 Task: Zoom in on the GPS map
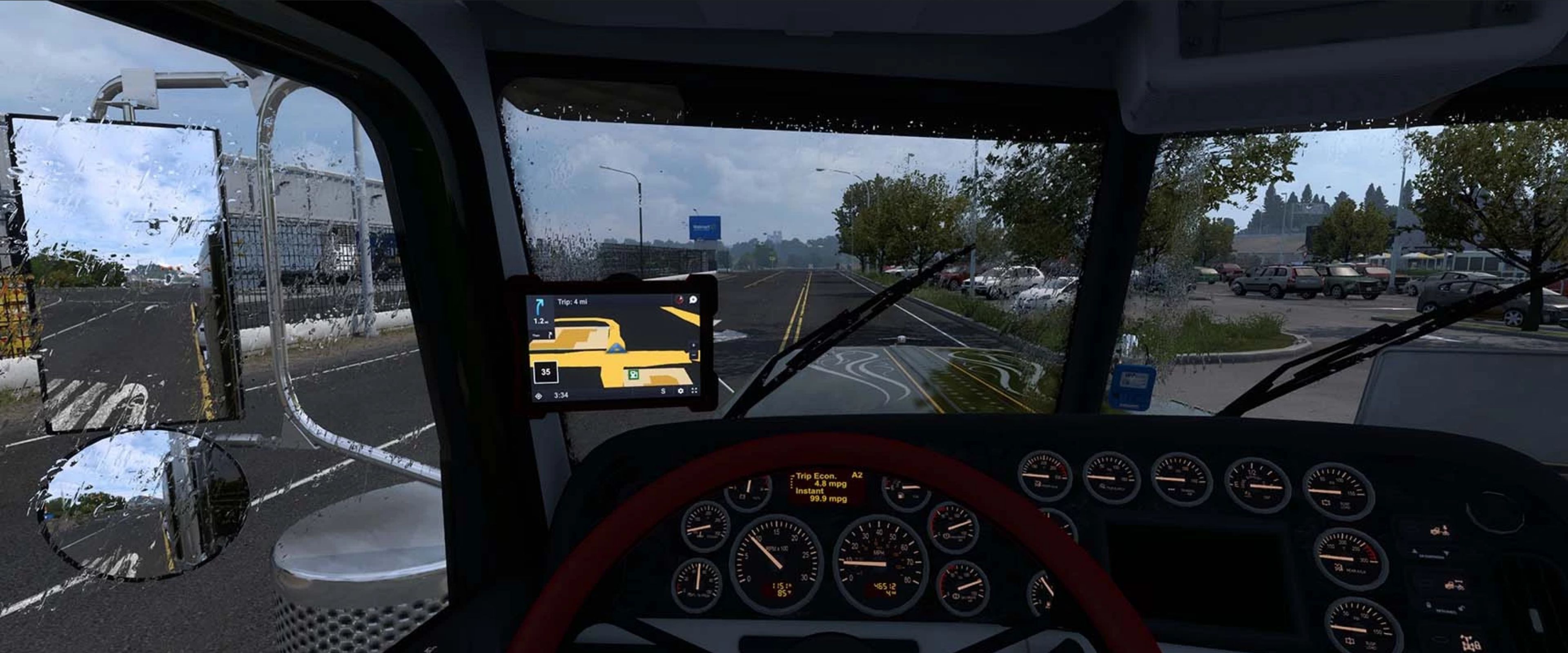693,345
